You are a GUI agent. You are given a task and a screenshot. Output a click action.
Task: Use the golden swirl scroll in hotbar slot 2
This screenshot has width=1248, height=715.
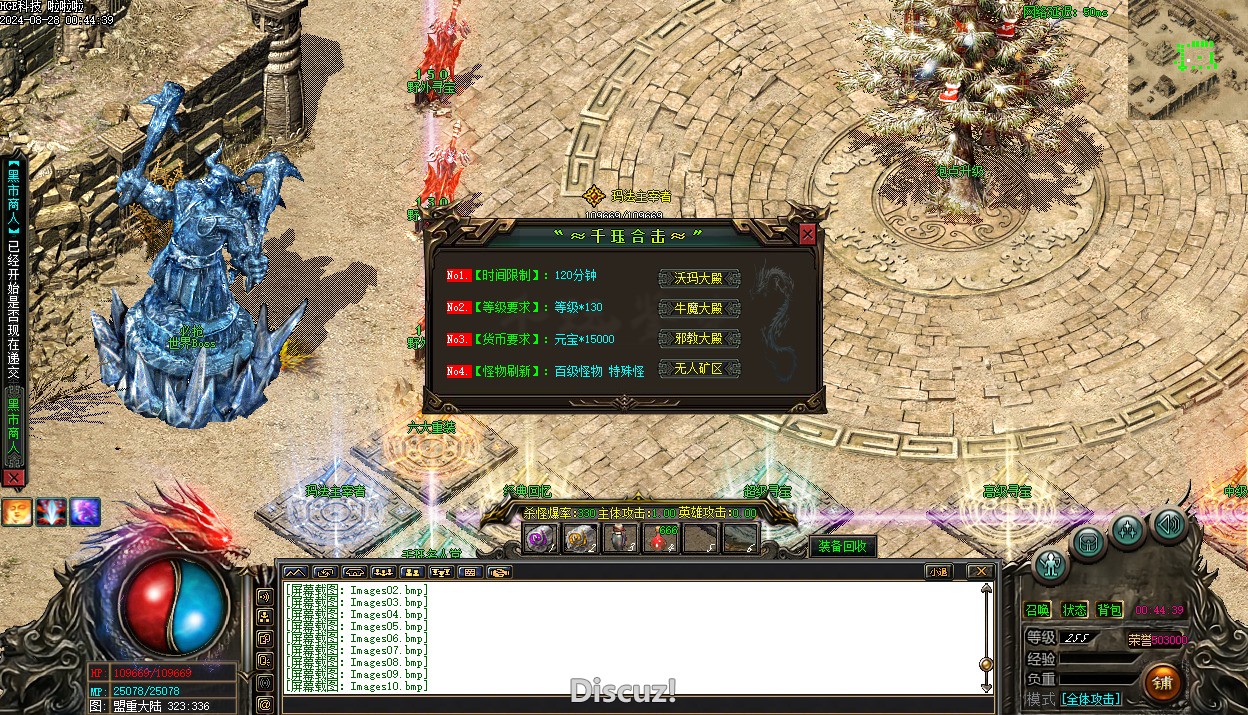click(581, 539)
